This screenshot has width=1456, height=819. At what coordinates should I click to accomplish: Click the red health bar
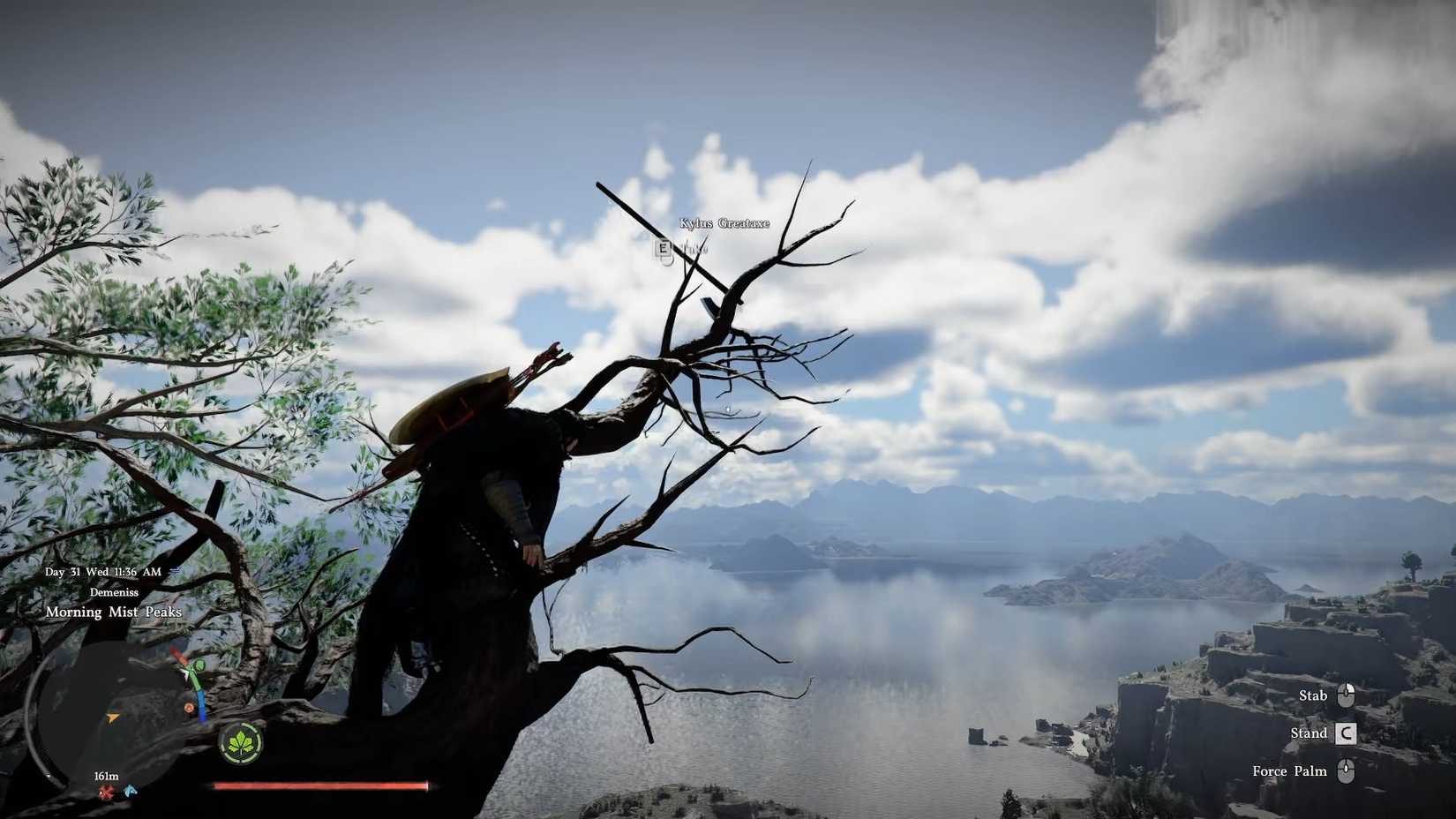coord(318,785)
